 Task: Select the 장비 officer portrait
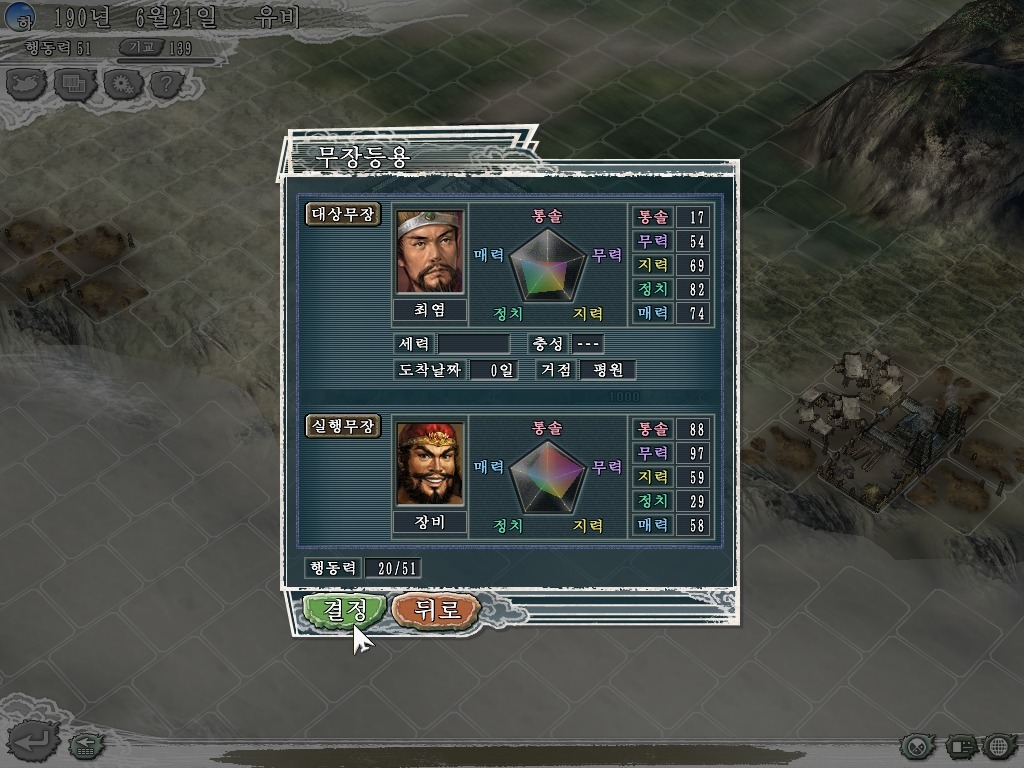pyautogui.click(x=430, y=464)
